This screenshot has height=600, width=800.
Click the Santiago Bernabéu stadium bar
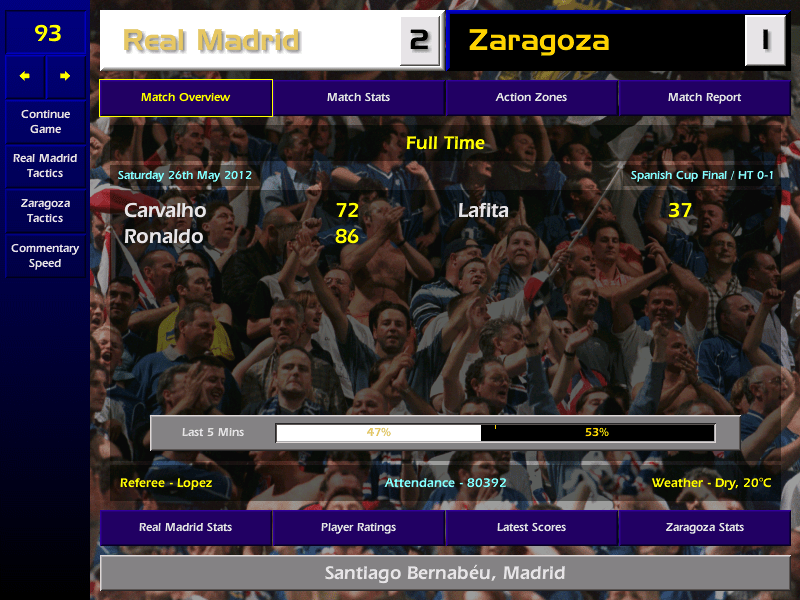point(445,574)
